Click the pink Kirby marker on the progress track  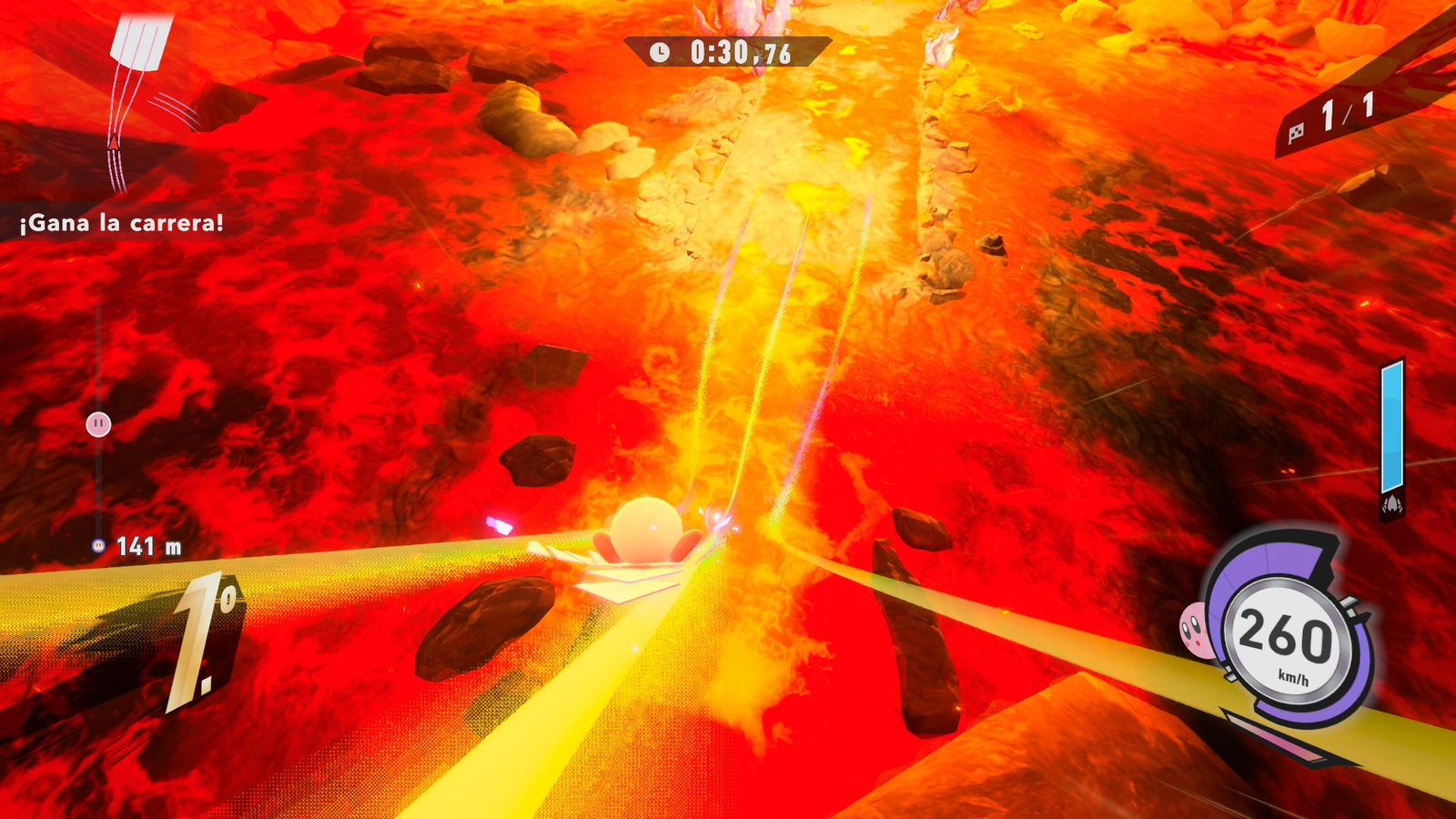click(98, 424)
